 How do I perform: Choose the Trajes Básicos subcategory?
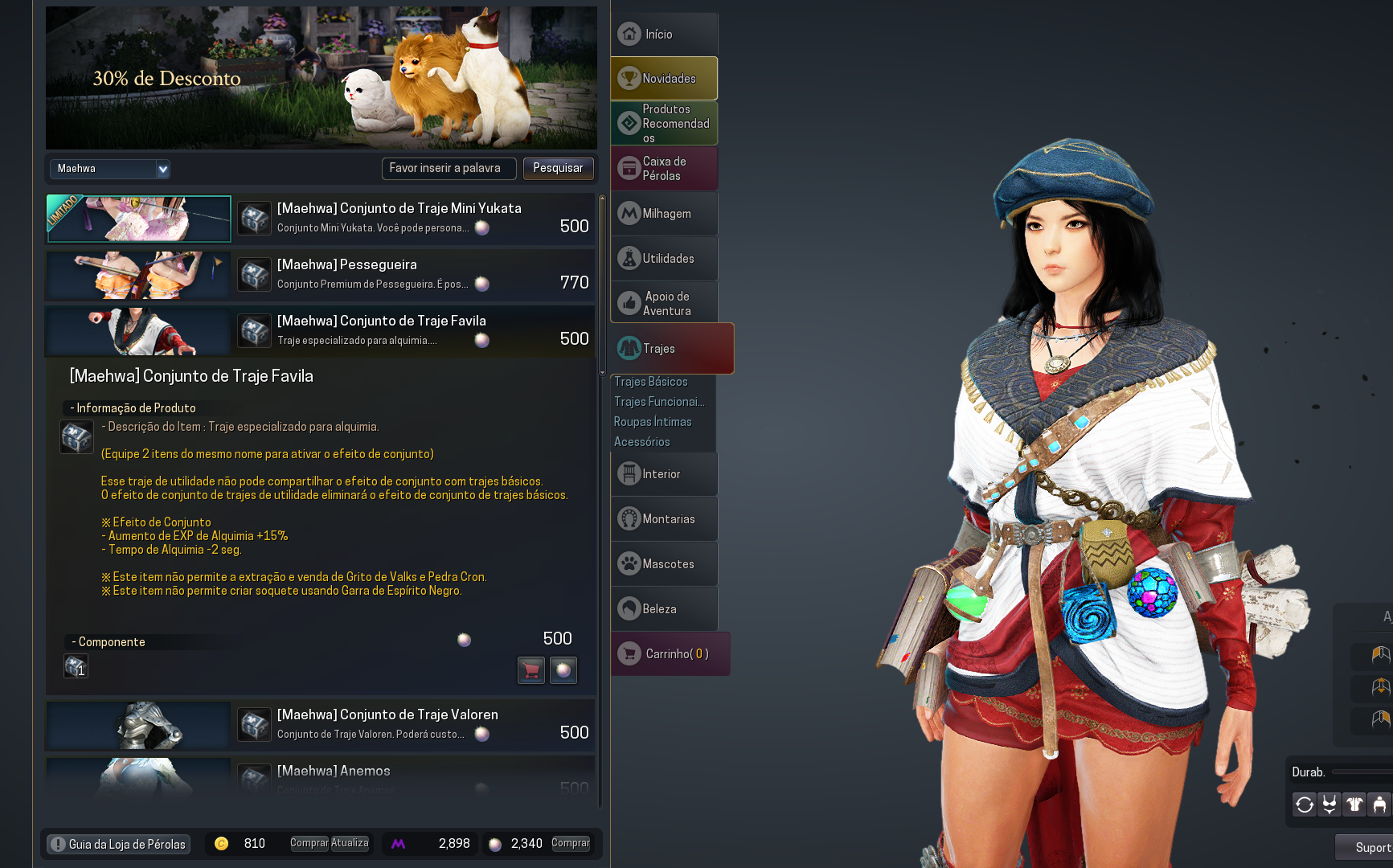coord(651,382)
